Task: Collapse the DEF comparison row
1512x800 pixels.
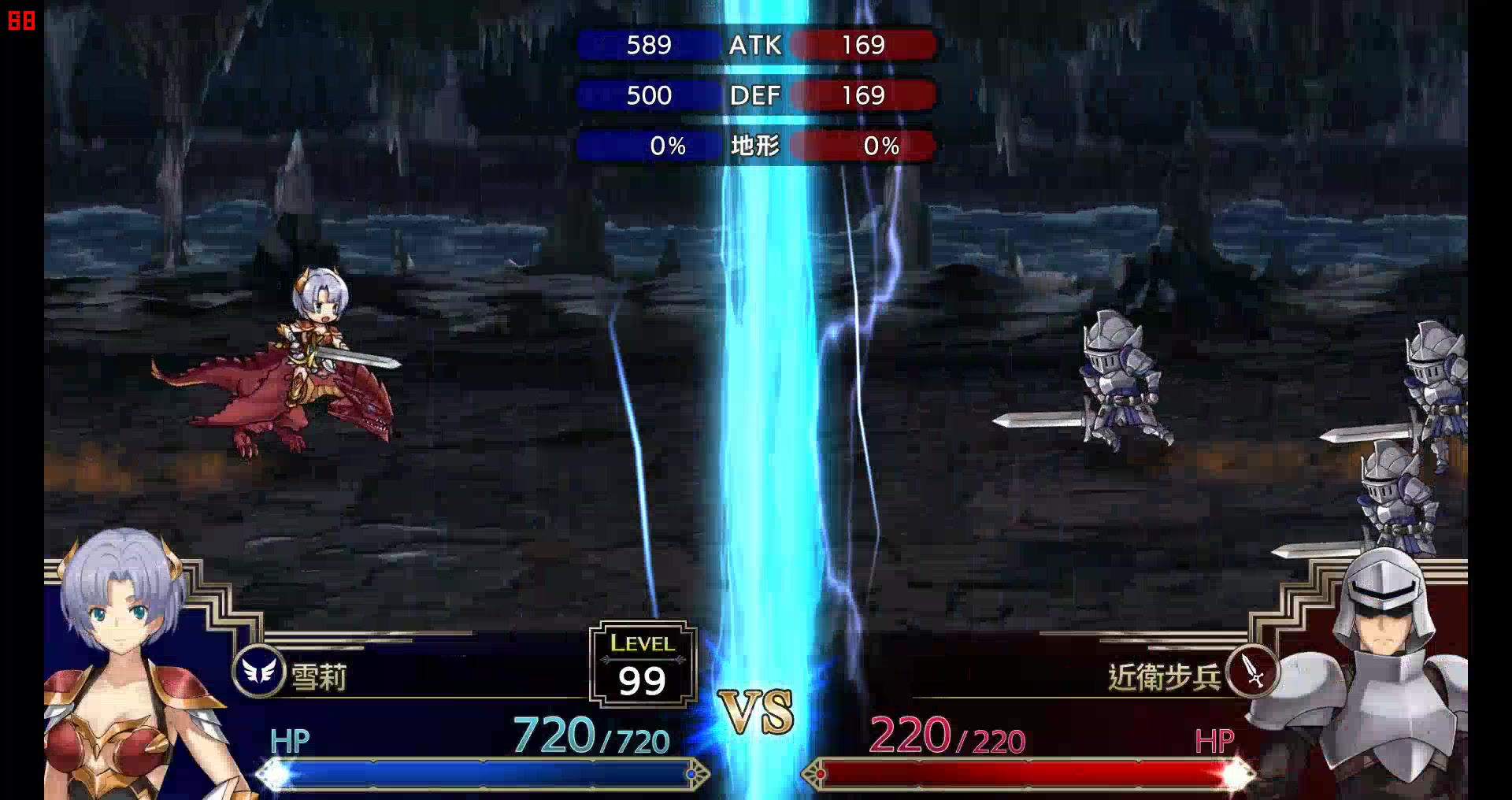Action: 758,95
